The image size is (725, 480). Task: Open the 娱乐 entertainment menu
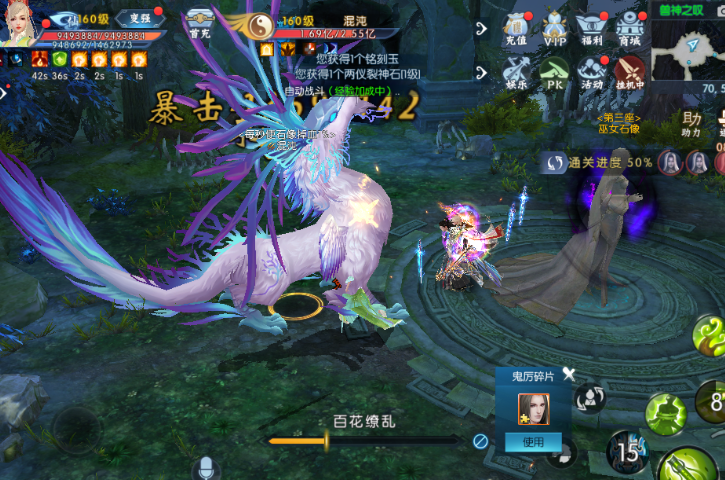point(516,72)
